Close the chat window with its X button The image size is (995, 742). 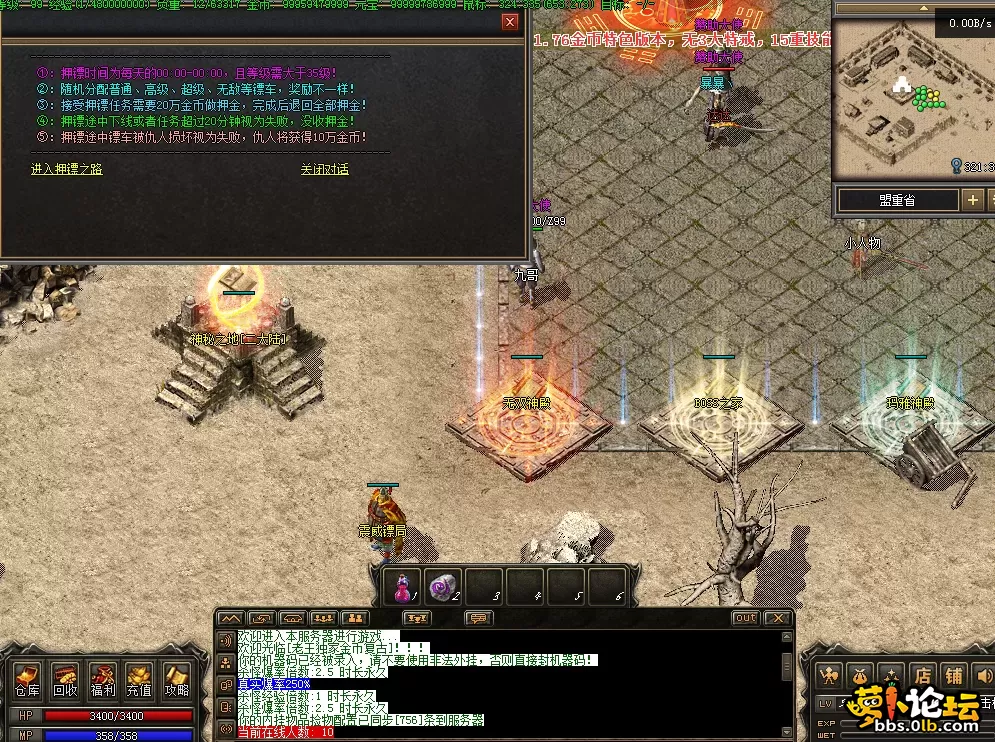pyautogui.click(x=777, y=618)
